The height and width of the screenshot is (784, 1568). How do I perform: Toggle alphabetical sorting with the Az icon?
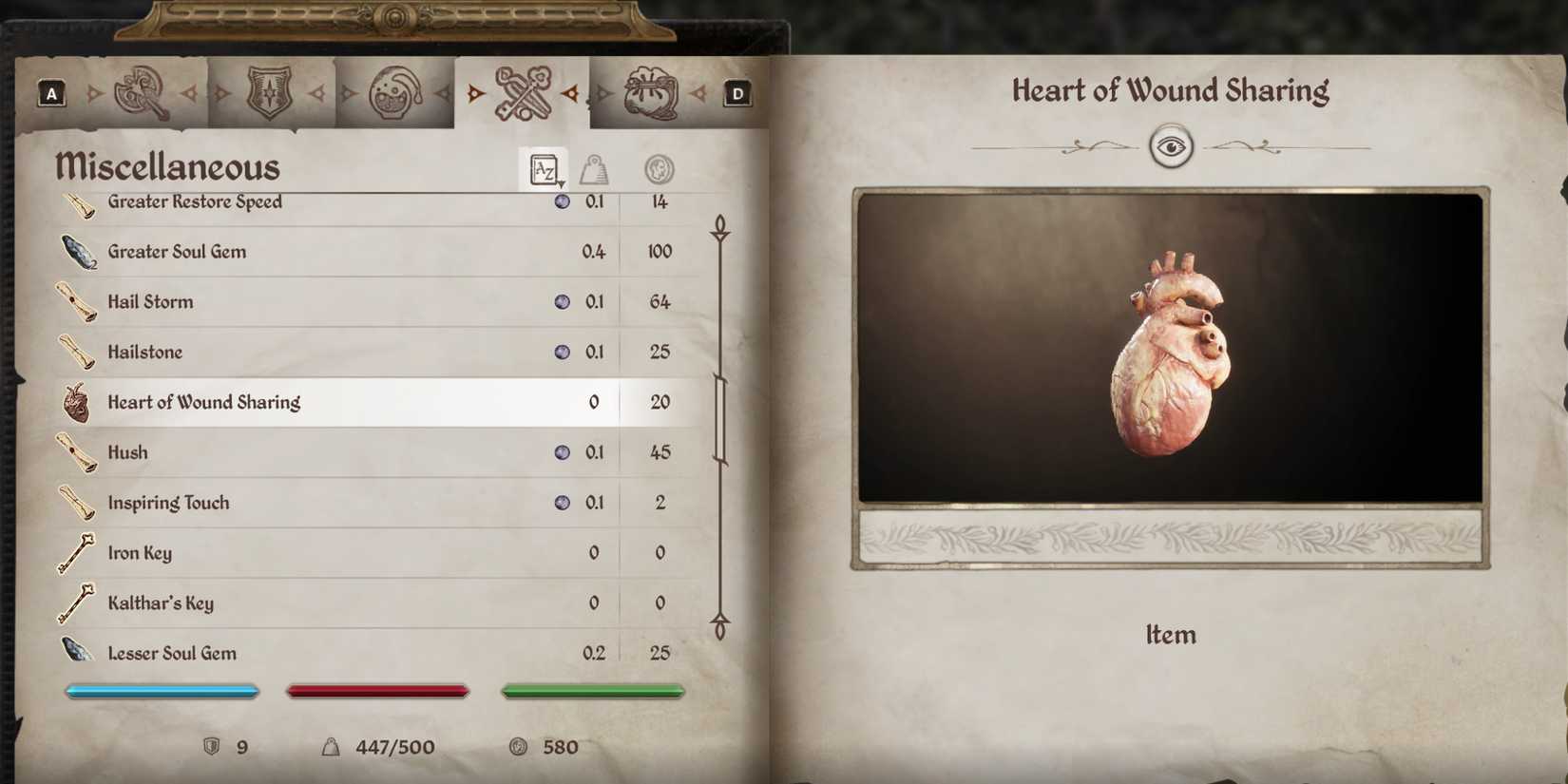[x=544, y=169]
